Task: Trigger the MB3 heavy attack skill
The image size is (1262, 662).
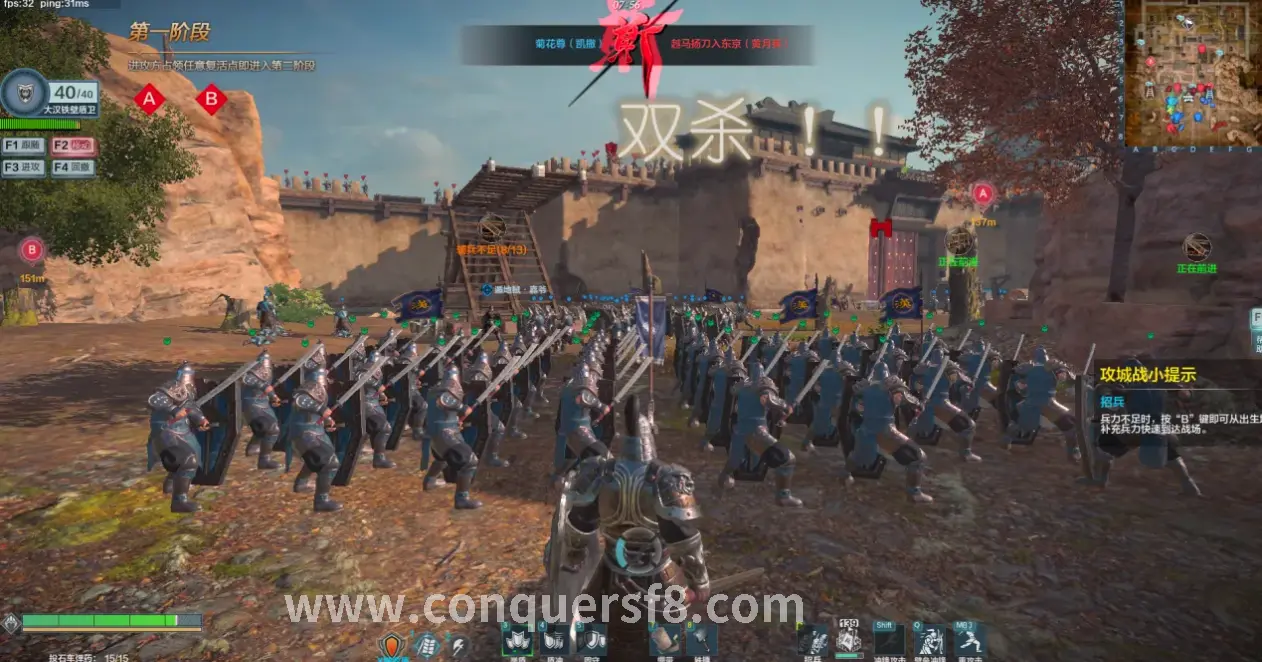Action: [x=968, y=640]
